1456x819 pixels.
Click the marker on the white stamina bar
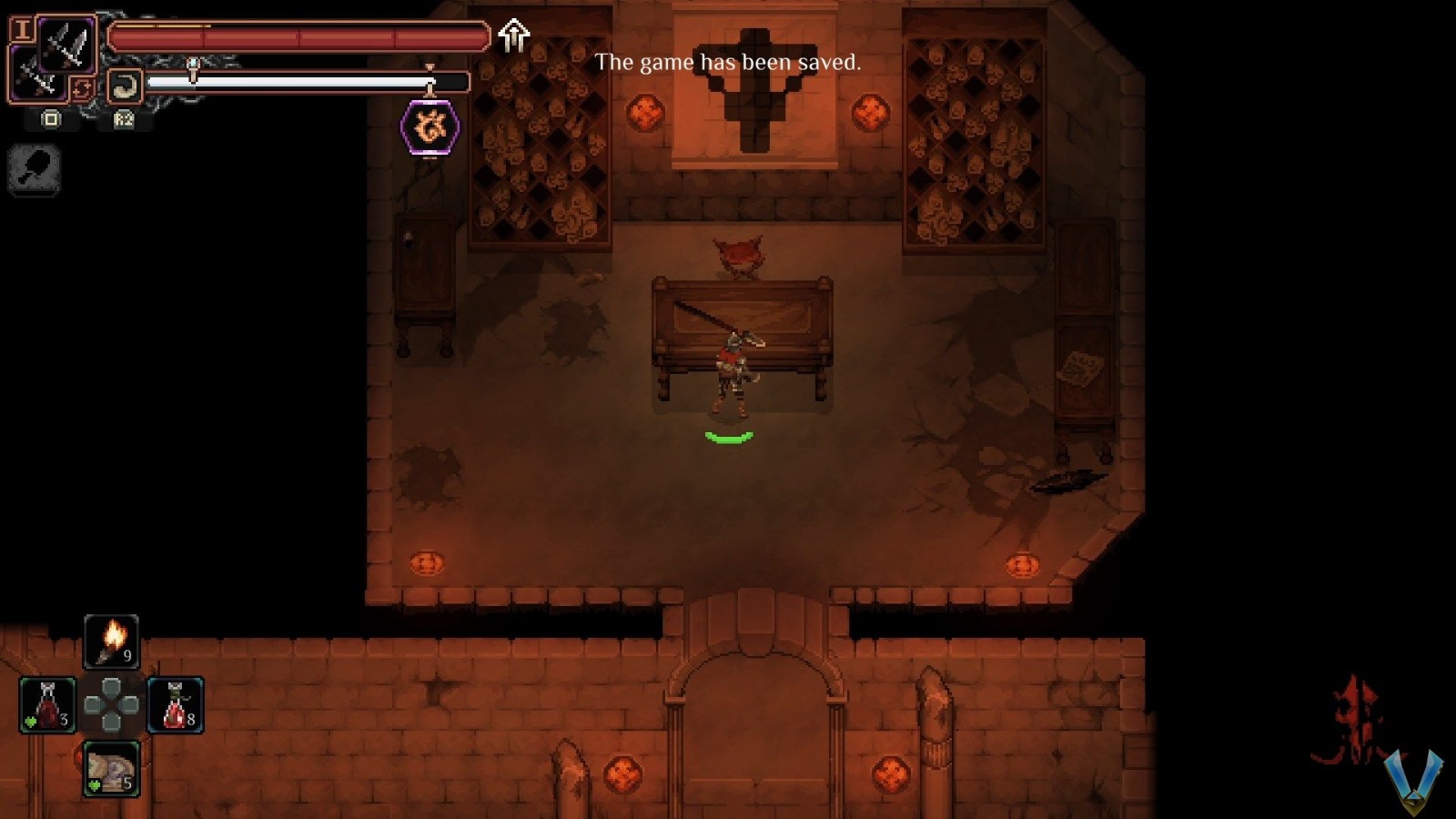(x=430, y=82)
